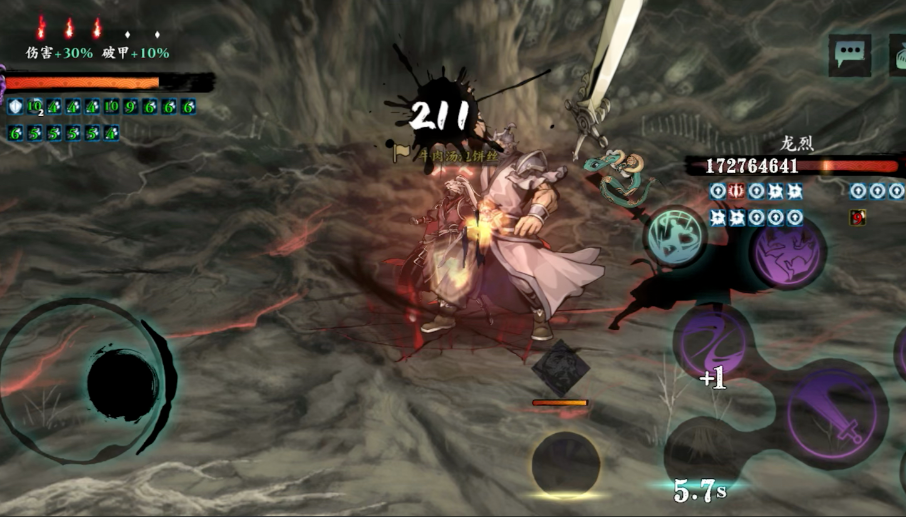Trigger the purple leaping figure skill
This screenshot has height=517, width=906.
click(788, 250)
